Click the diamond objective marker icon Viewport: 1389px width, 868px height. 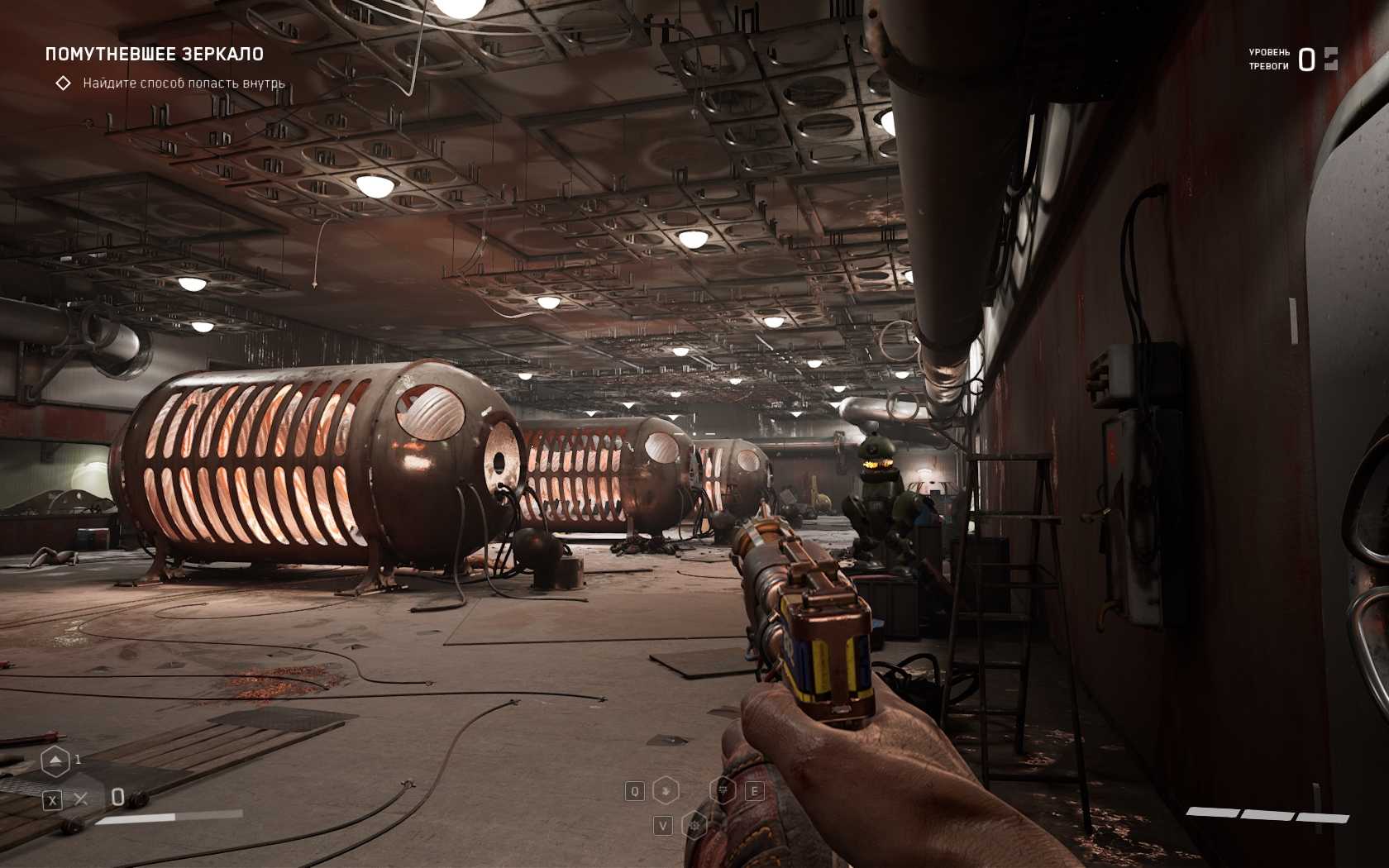[x=63, y=83]
